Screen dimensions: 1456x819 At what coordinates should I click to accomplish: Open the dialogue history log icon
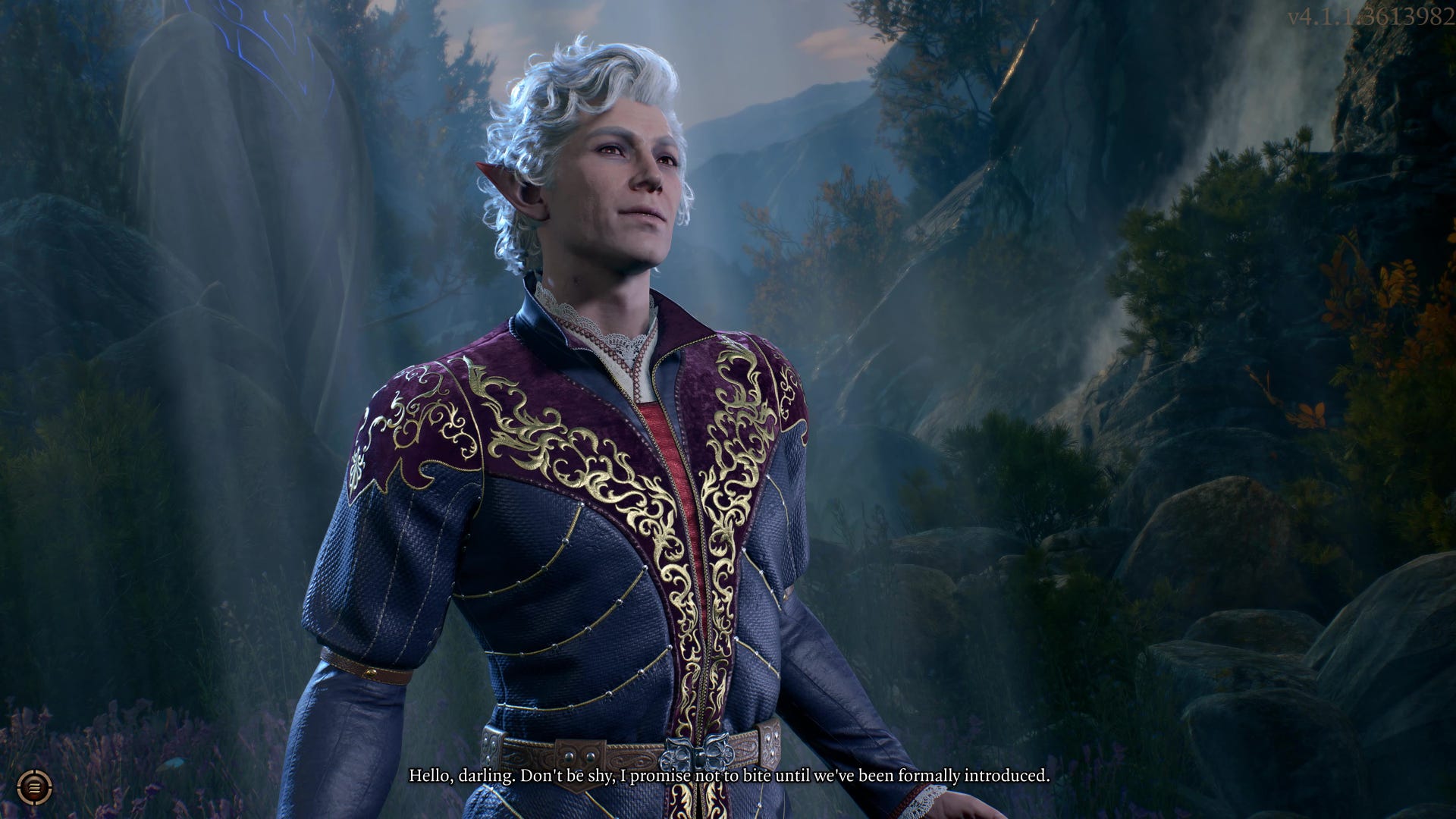click(x=34, y=787)
